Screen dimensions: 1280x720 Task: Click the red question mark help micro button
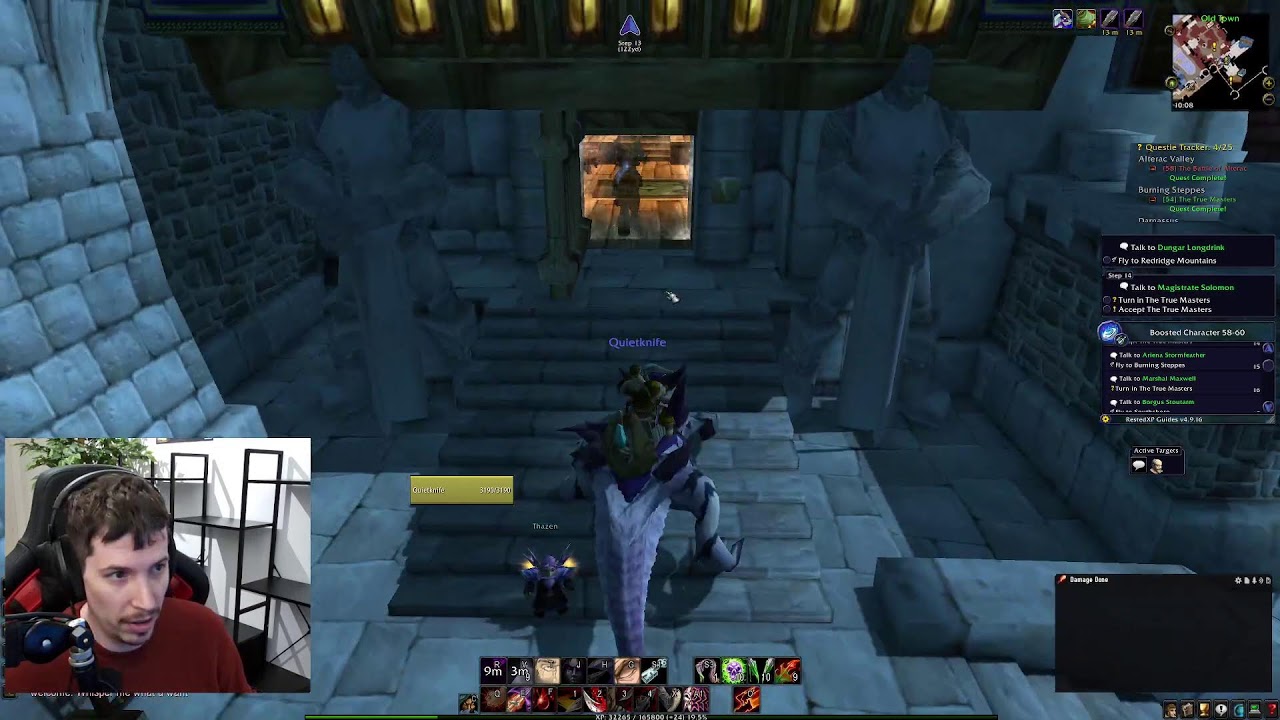(x=1272, y=710)
